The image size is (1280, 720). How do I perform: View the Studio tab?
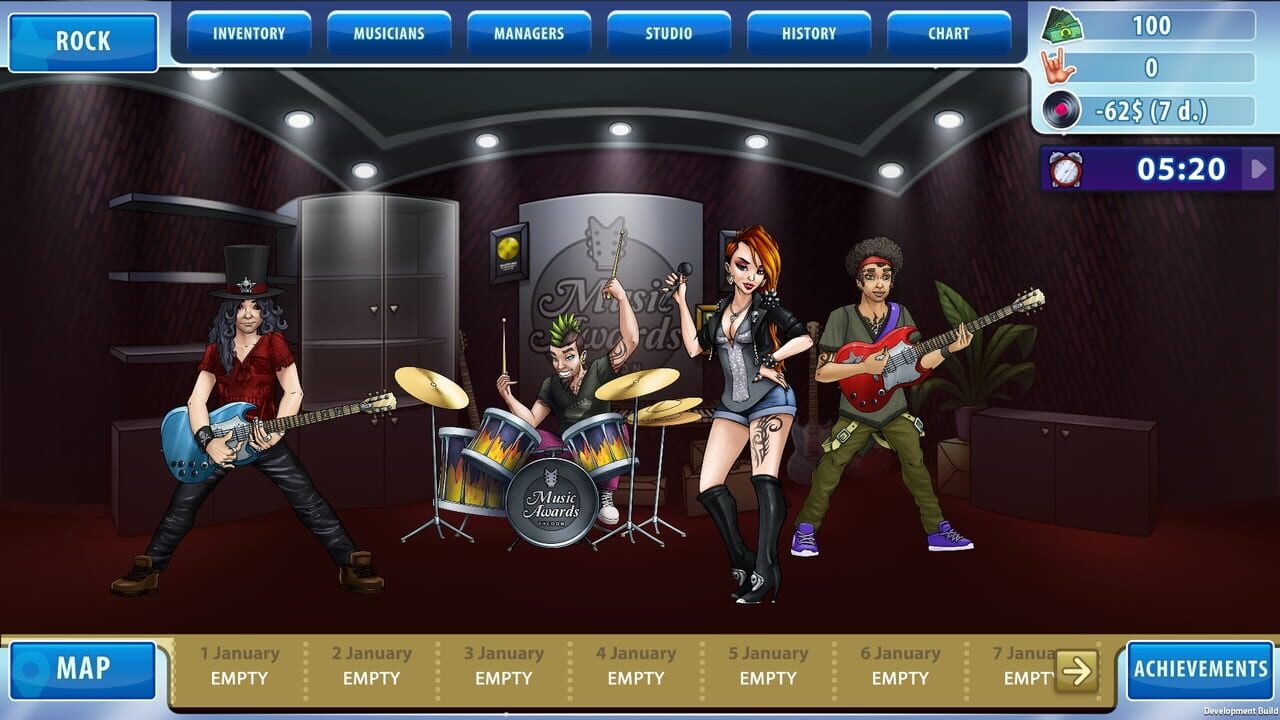point(666,32)
